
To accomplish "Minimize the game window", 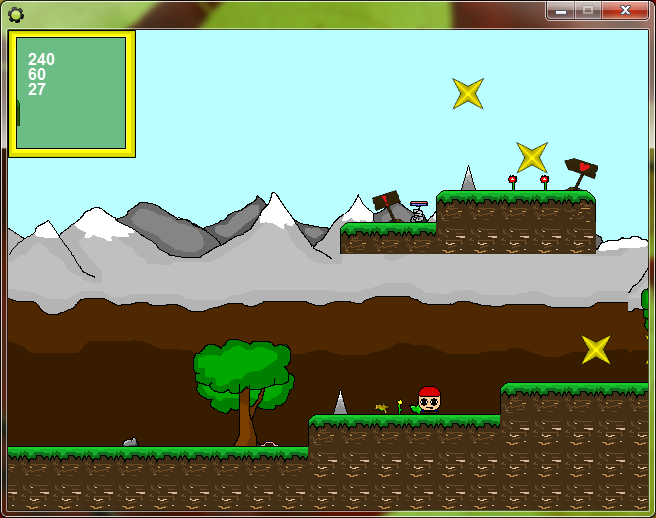I will [560, 10].
